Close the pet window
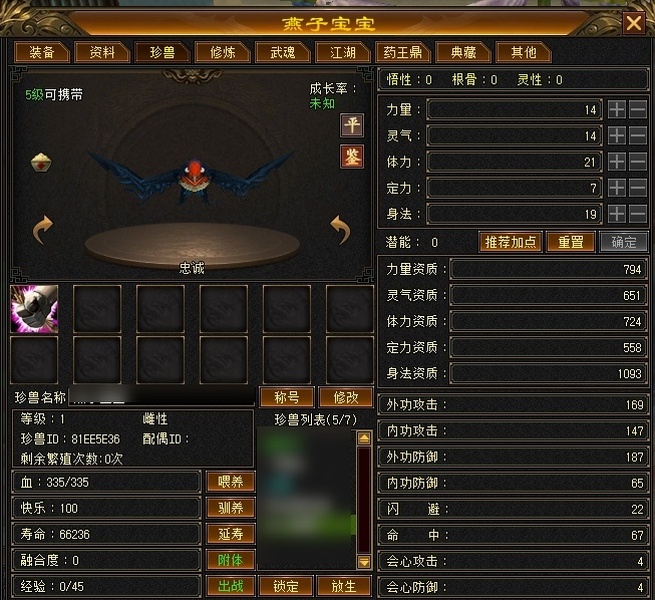This screenshot has height=600, width=655. point(633,23)
